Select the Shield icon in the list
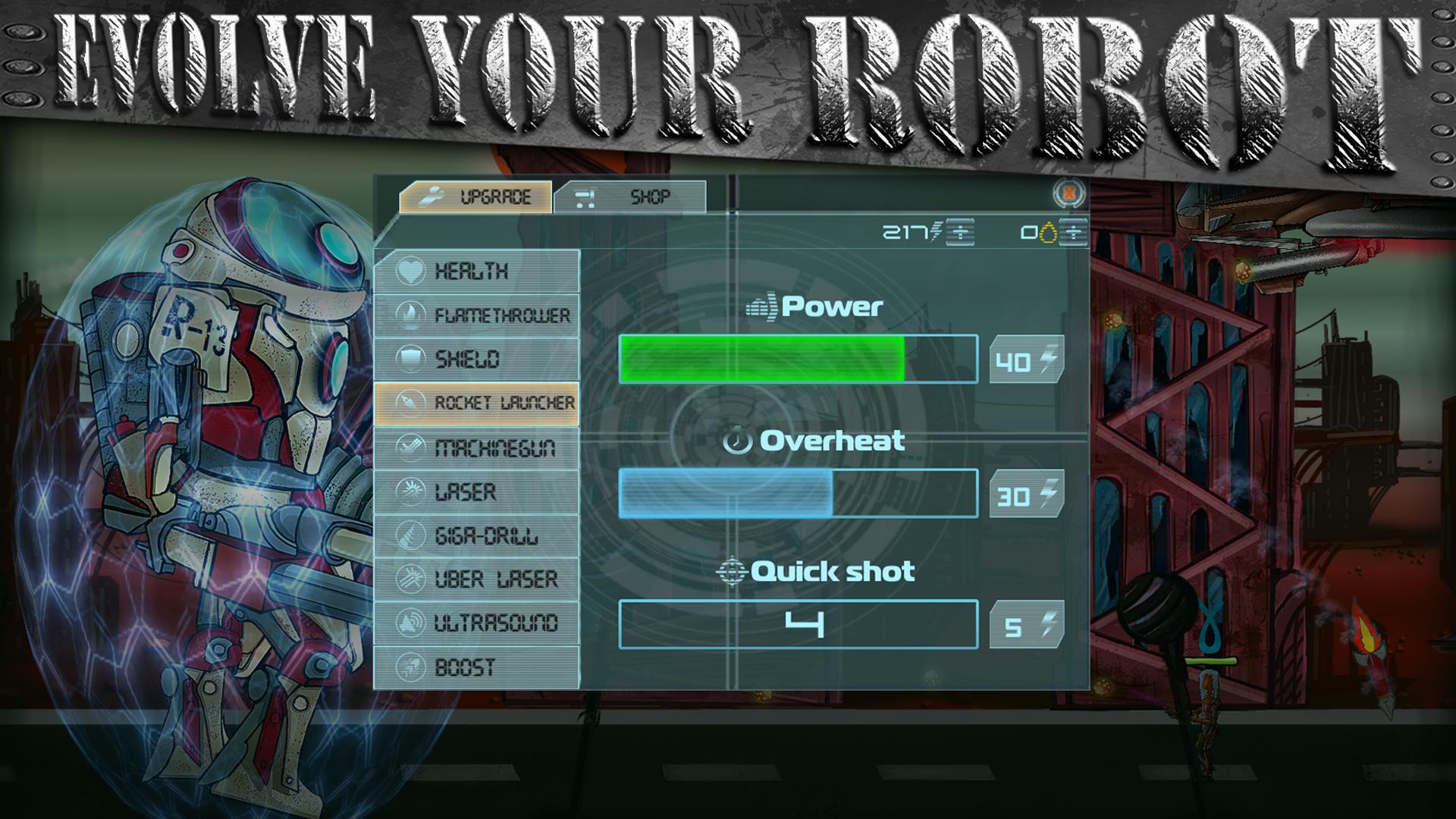Screen dimensions: 1456x819 click(409, 356)
